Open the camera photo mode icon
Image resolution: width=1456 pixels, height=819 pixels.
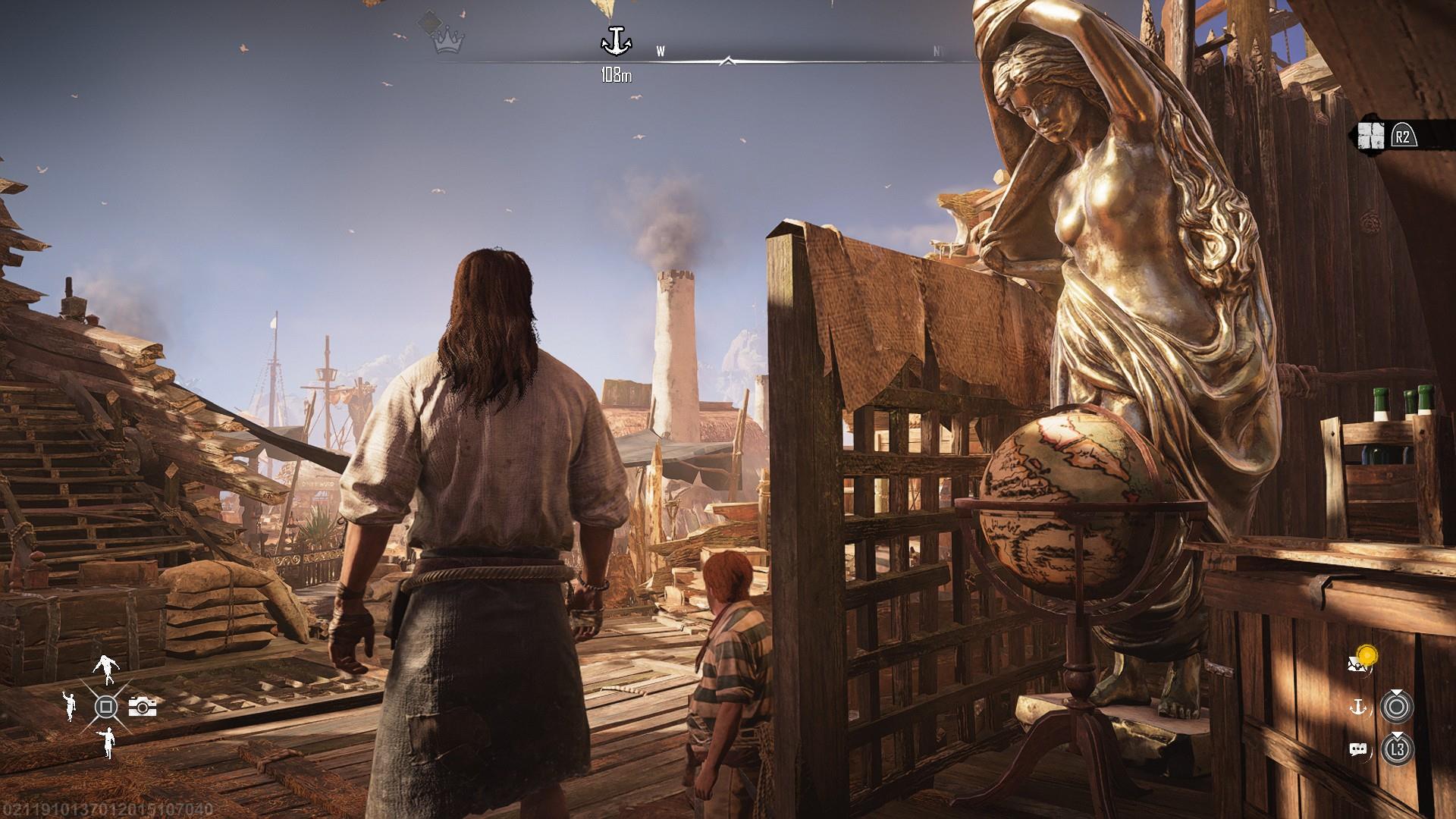click(x=143, y=707)
